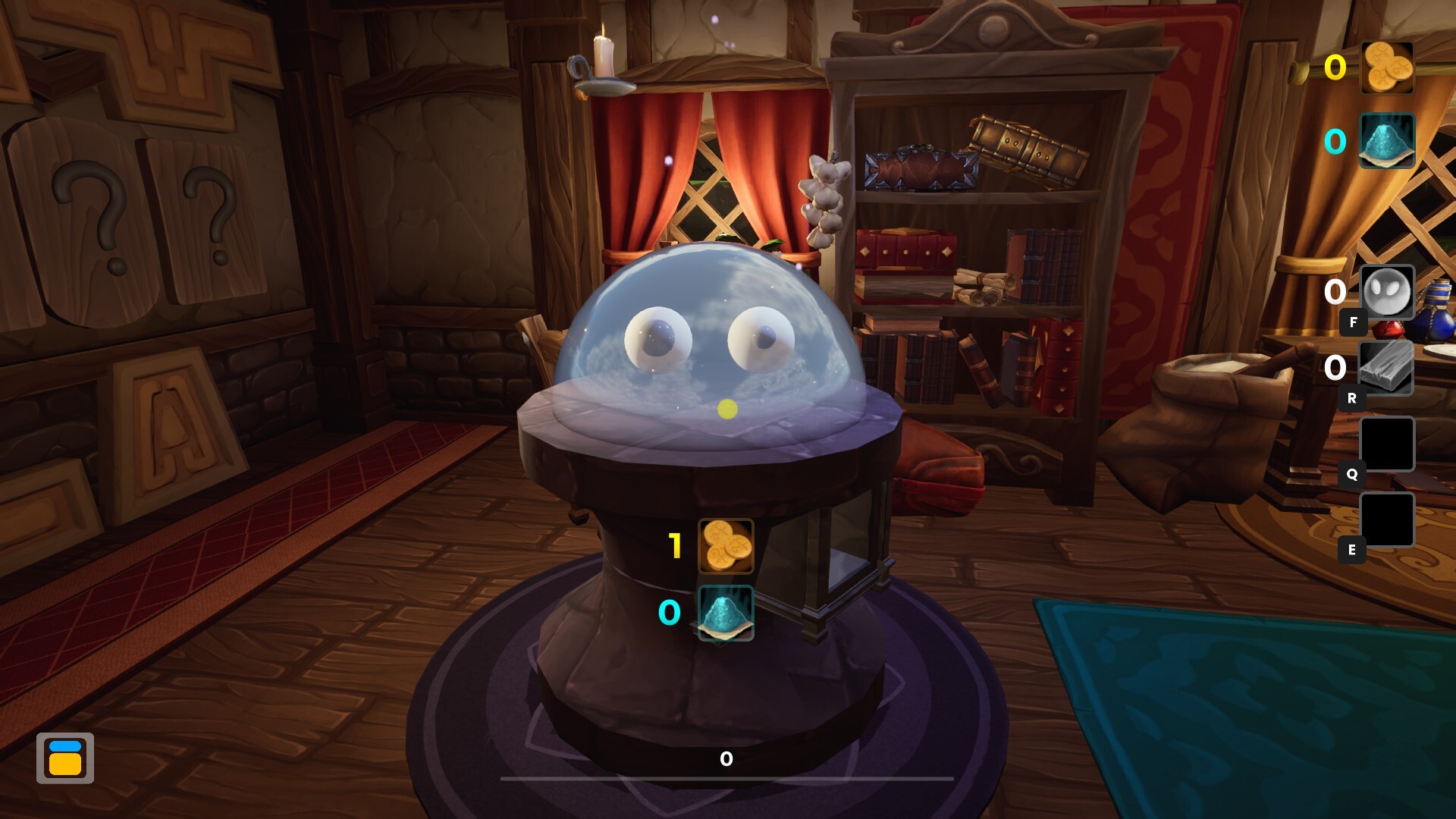Click the coin cost icon on the pedestal
1456x819 pixels.
coord(726,544)
